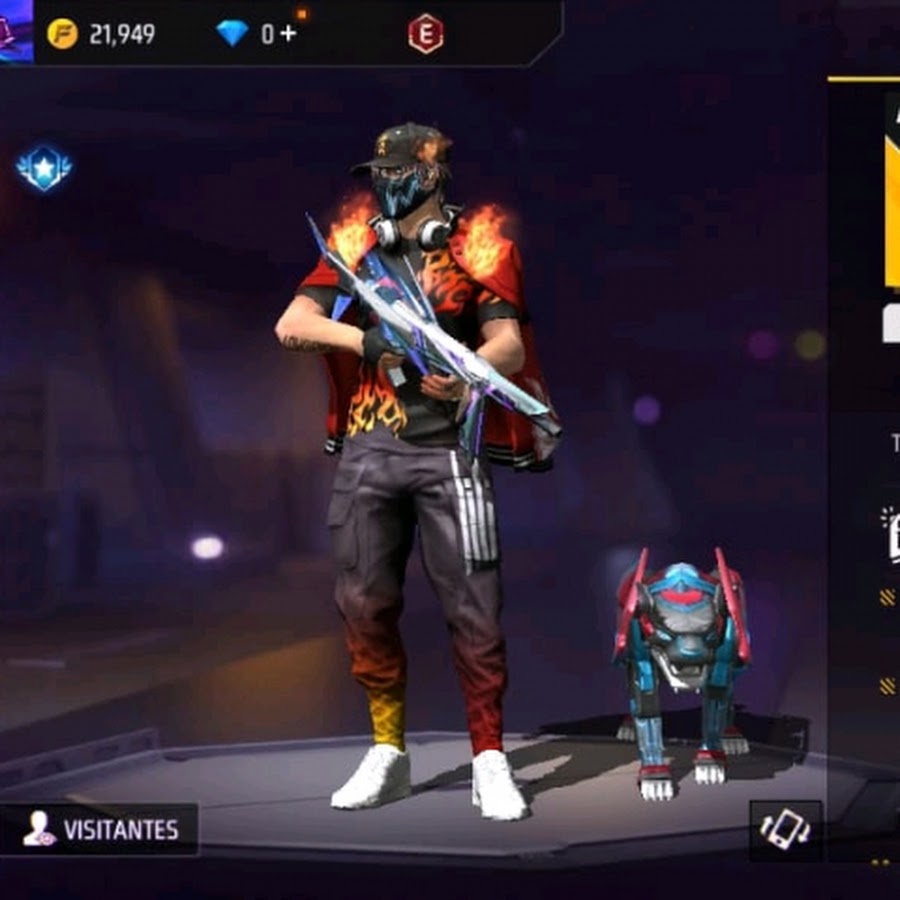
Task: Open the red E hexagon badge
Action: coord(425,34)
